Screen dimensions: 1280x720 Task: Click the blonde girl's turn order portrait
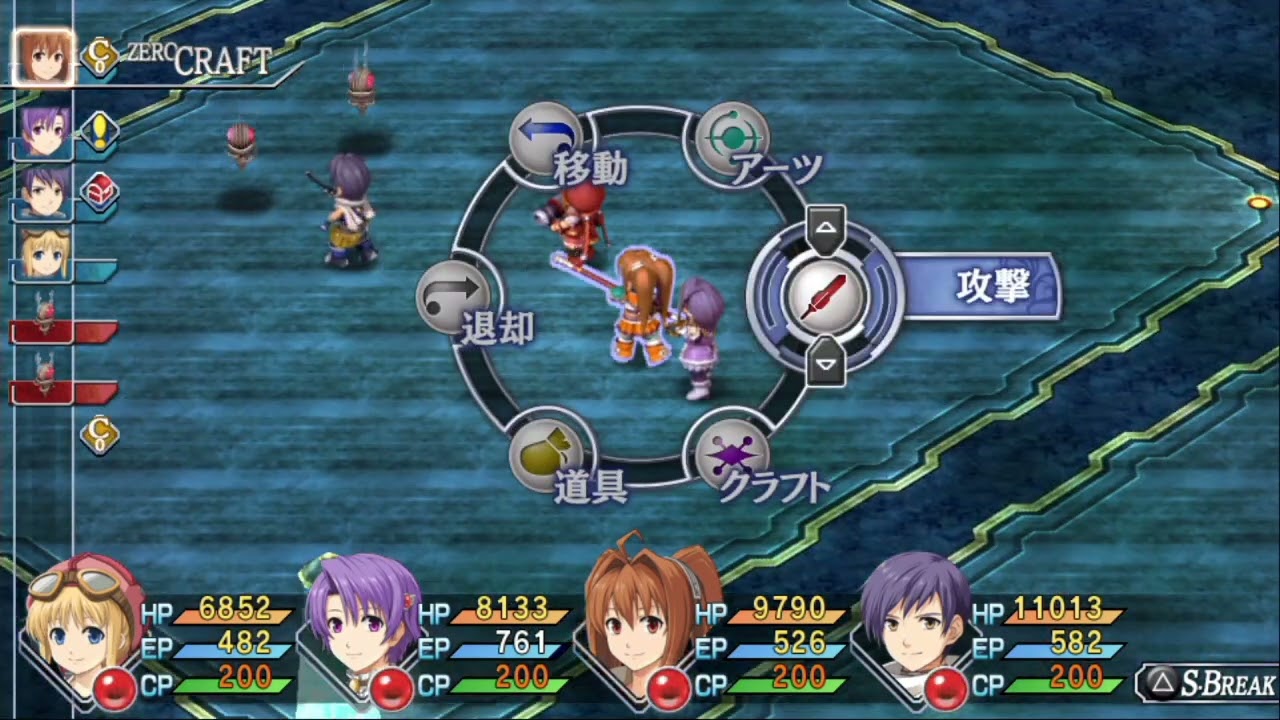[45, 254]
